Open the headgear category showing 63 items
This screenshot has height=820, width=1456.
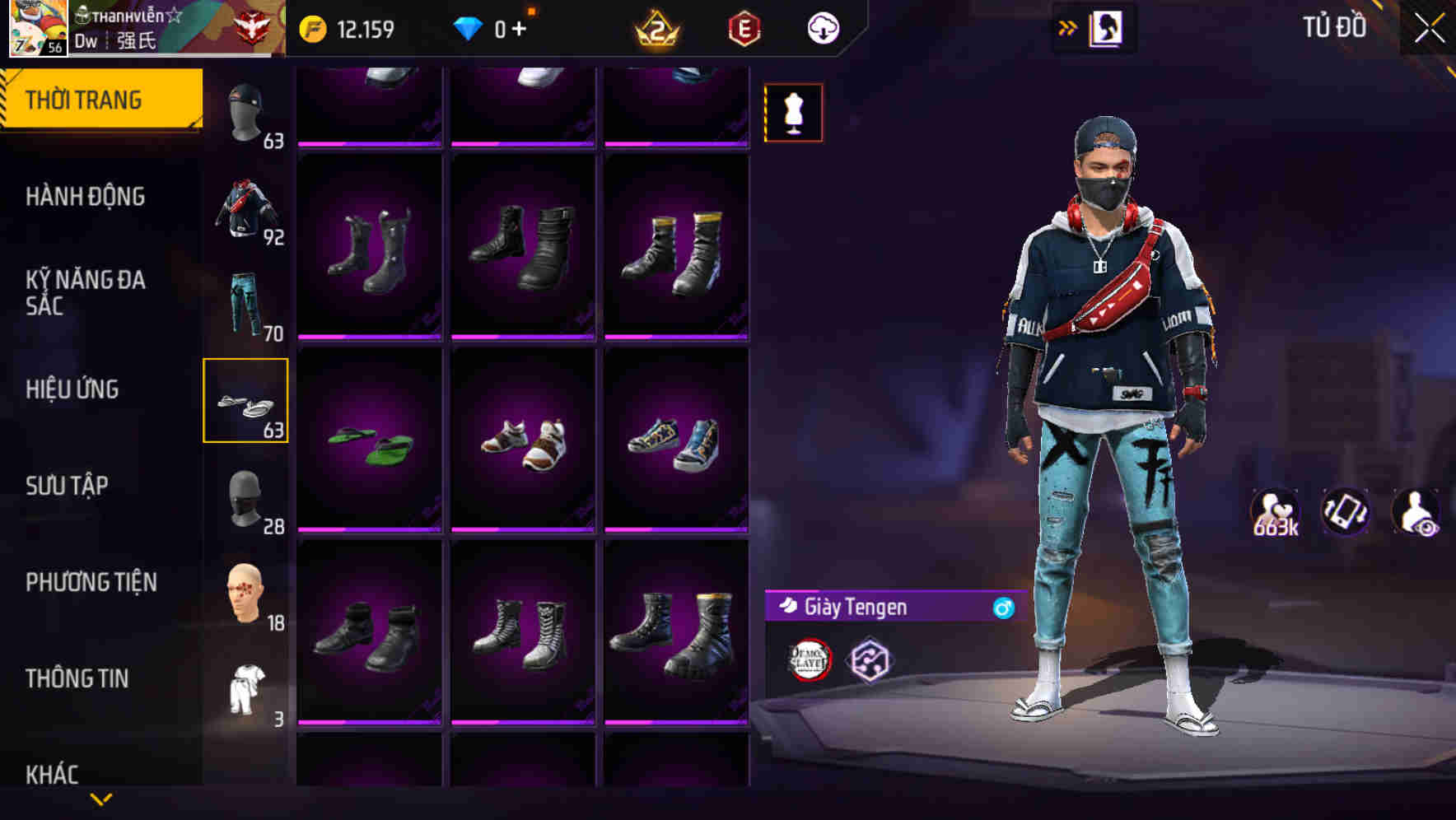(x=245, y=107)
